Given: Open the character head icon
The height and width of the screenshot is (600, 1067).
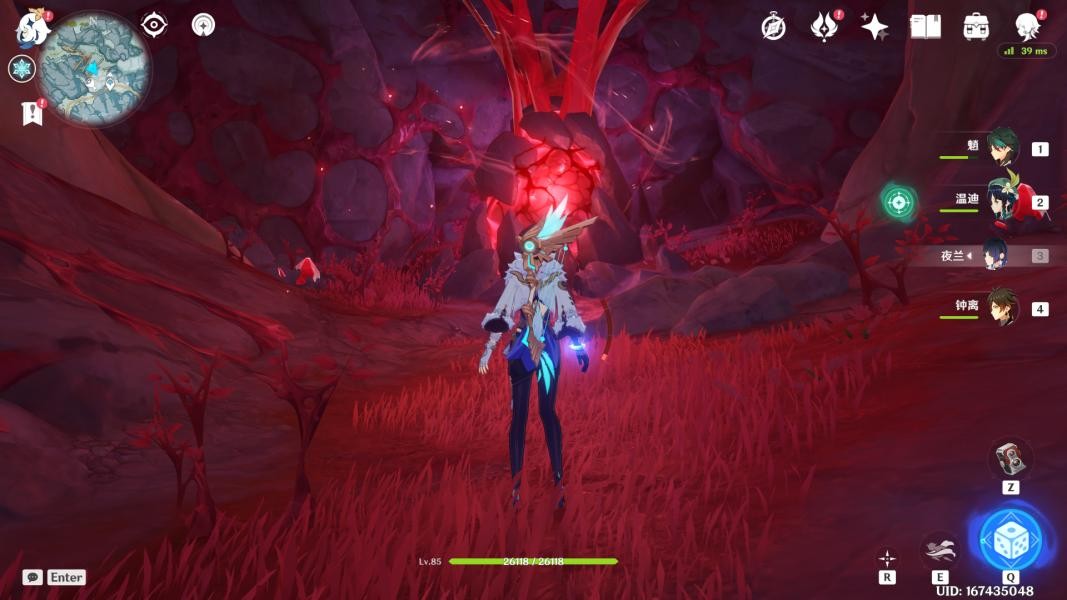Looking at the screenshot, I should coord(1027,26).
